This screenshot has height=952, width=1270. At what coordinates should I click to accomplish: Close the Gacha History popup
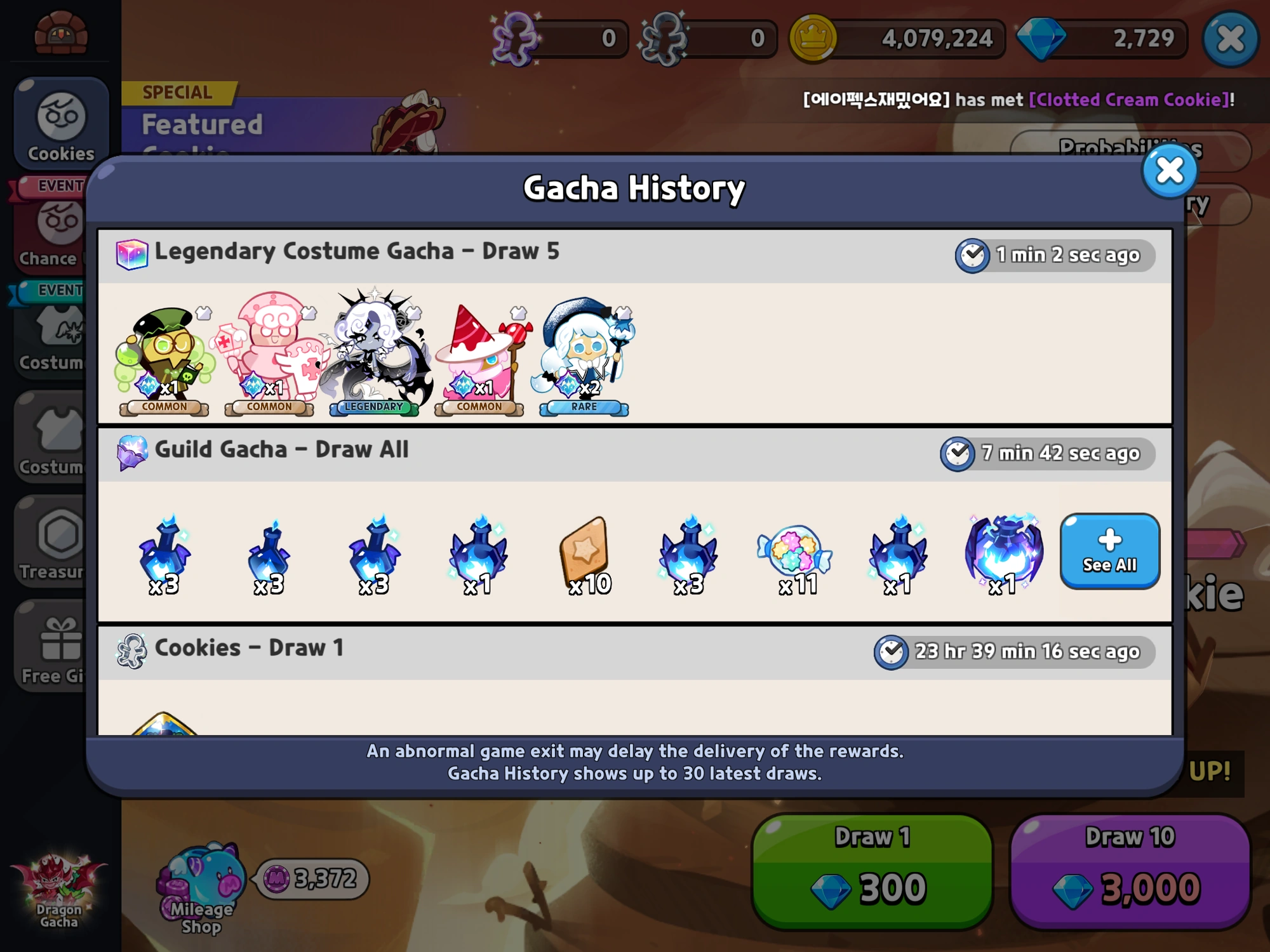coord(1169,171)
